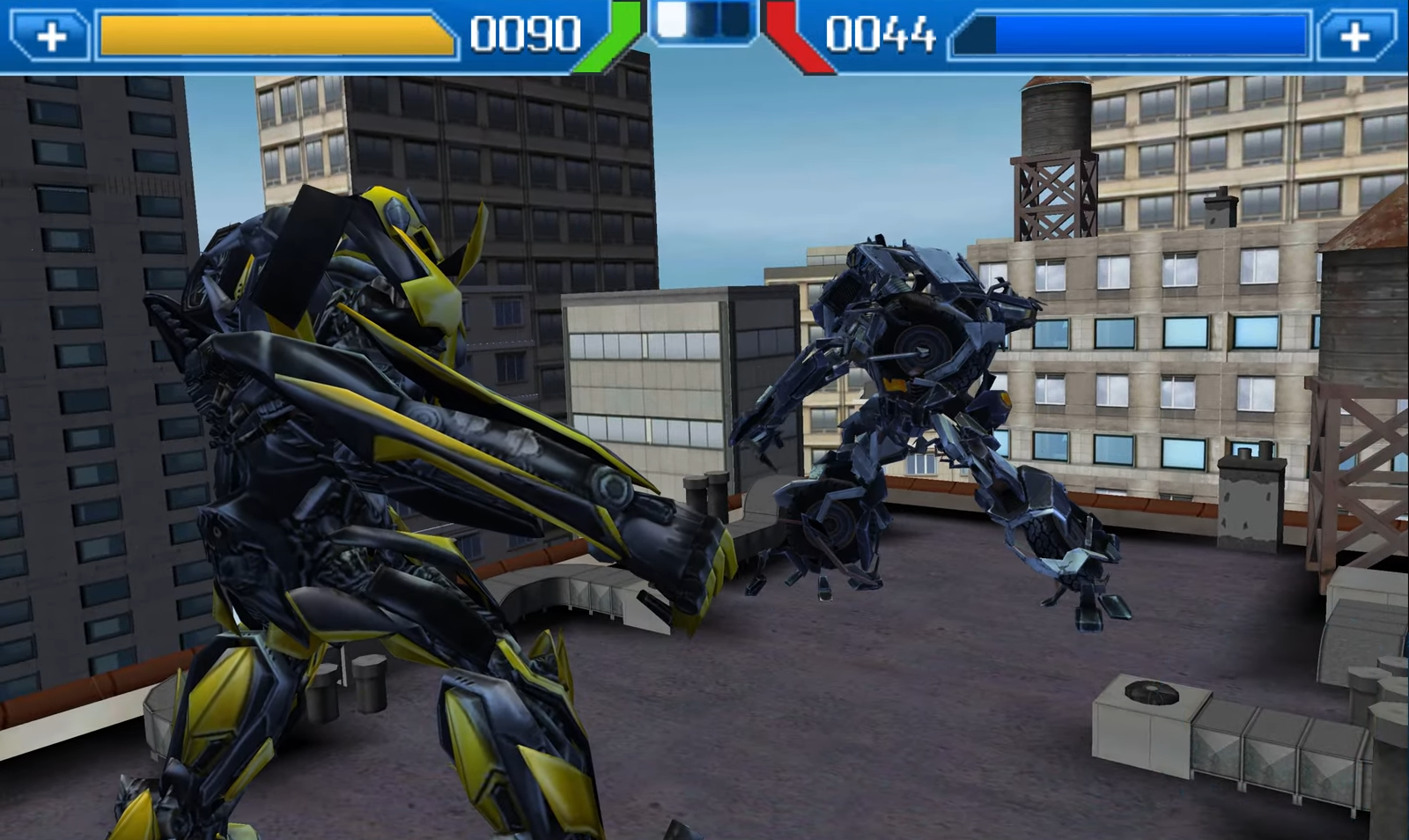Tap Bumblebee's score counter showing 0090

[523, 33]
